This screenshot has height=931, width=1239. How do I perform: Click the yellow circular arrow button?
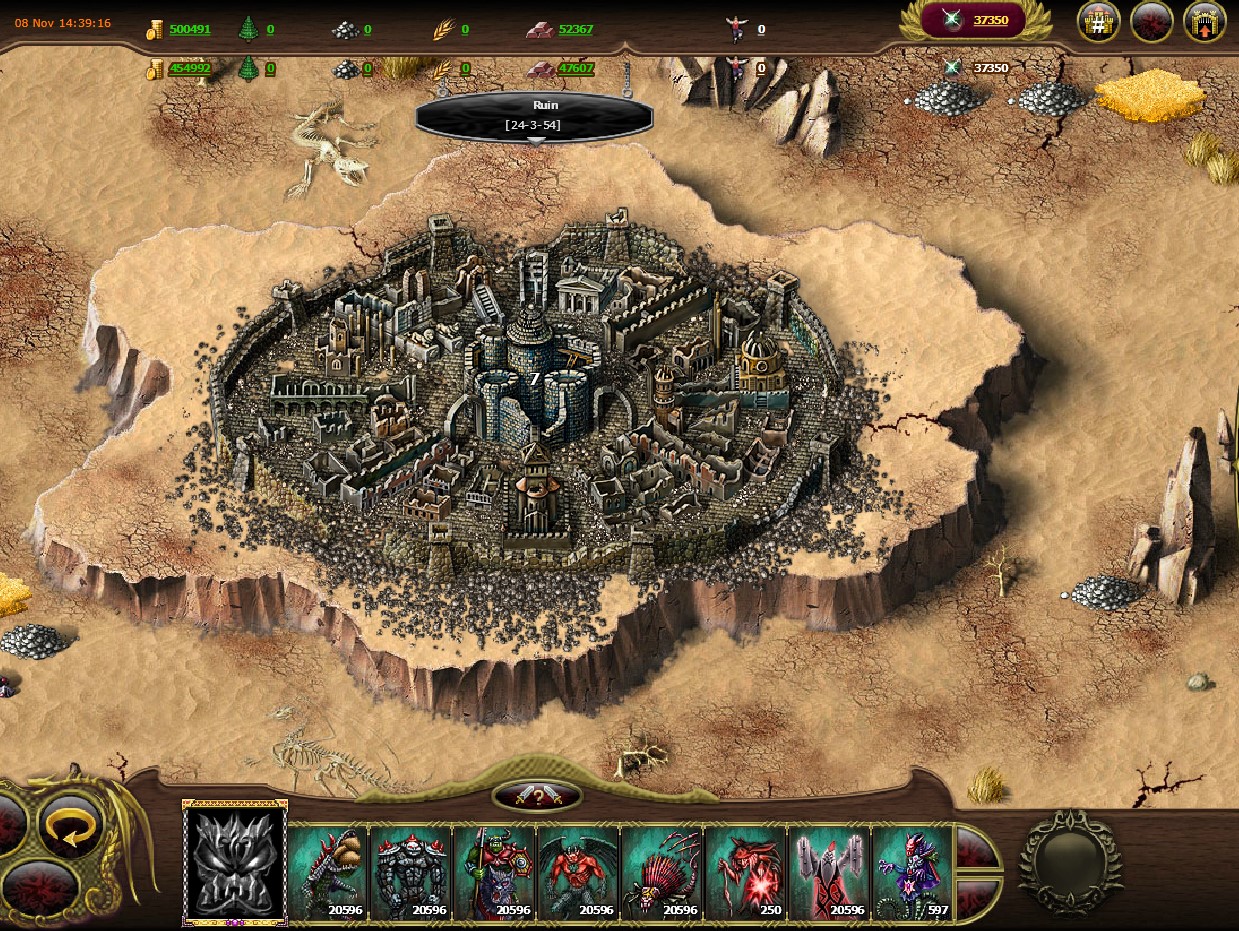click(x=71, y=827)
